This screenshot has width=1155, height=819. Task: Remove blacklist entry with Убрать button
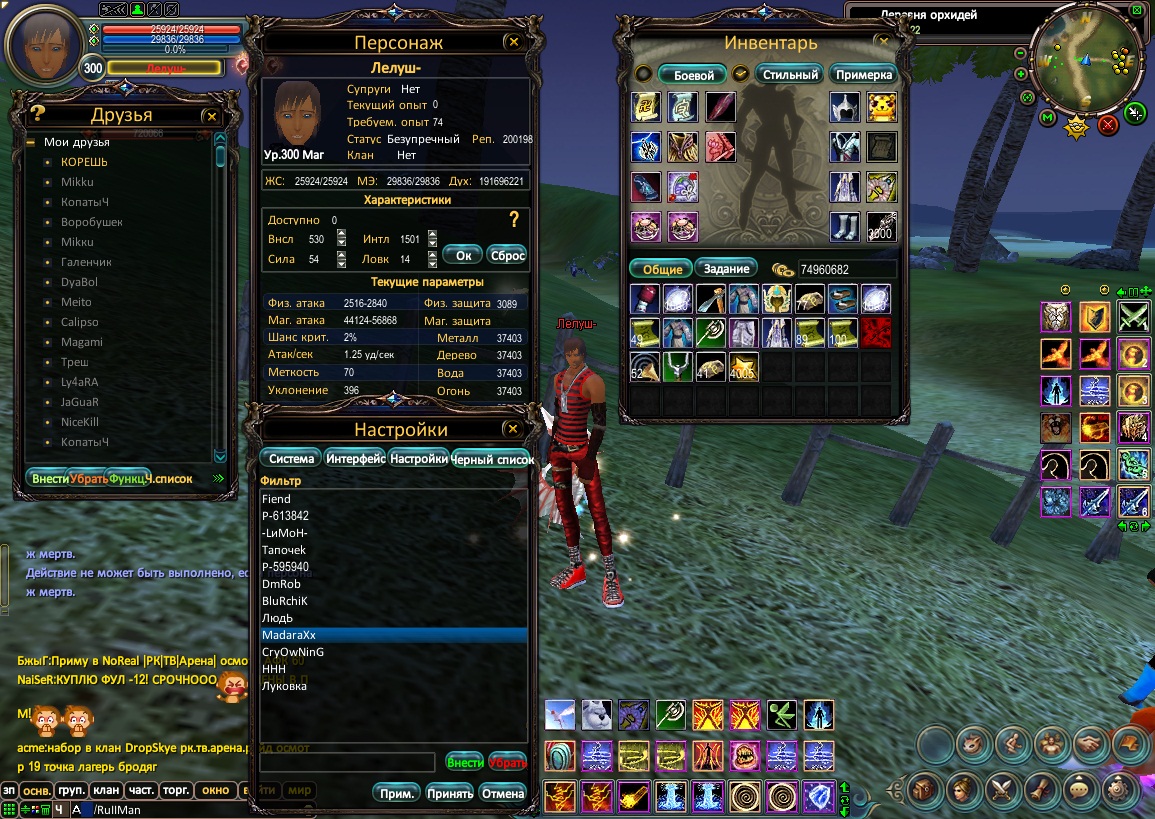(507, 761)
